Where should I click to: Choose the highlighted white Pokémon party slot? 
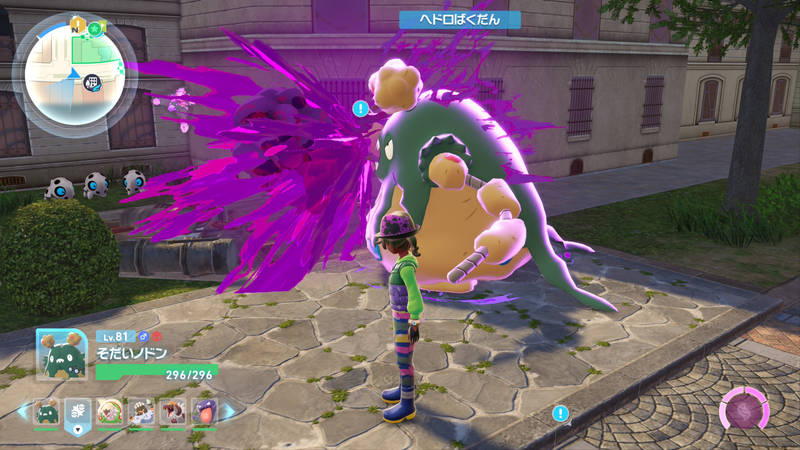[78, 411]
